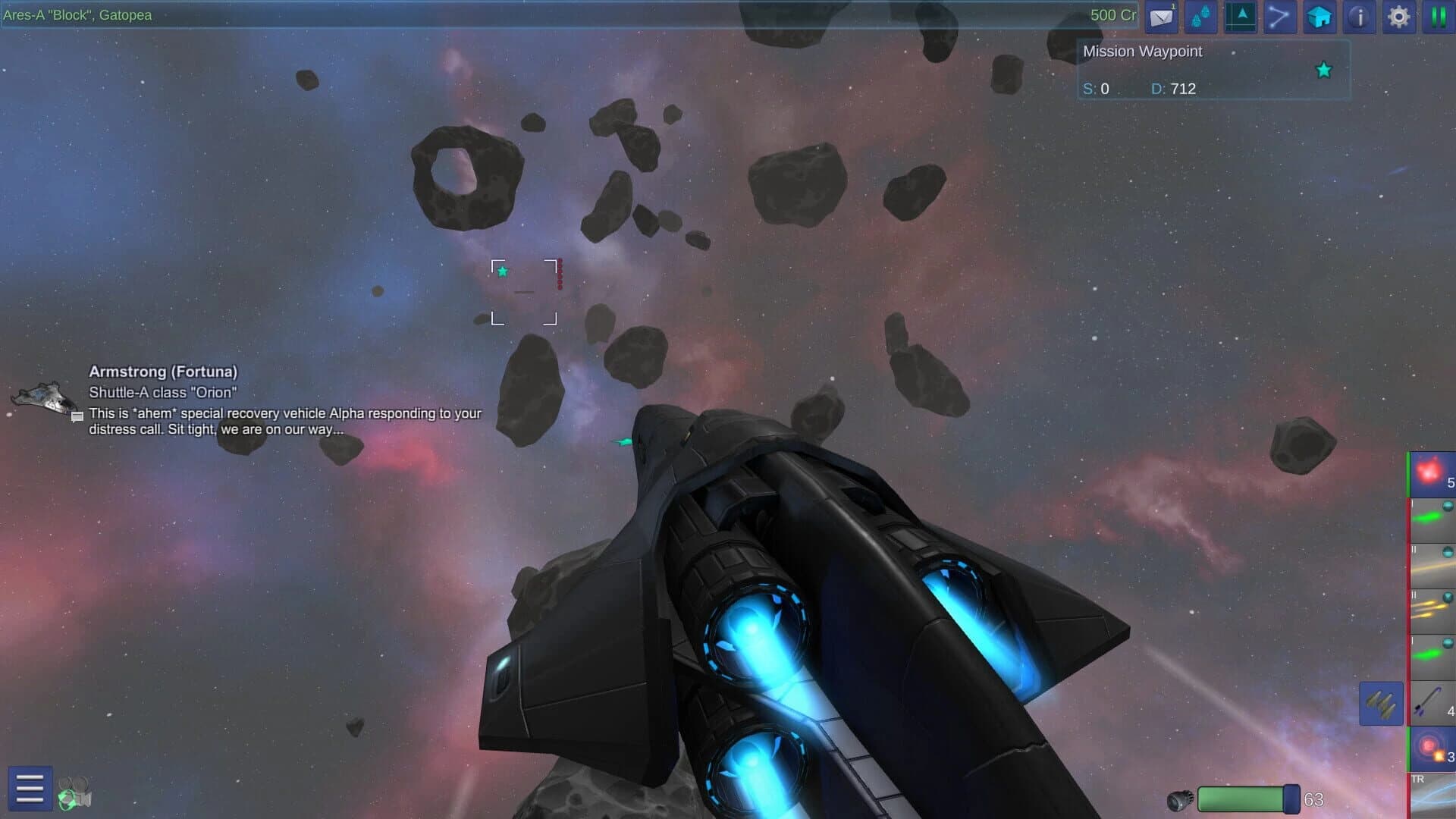Open the trade resources icon
Screen dimensions: 1456x819
pyautogui.click(x=1200, y=17)
